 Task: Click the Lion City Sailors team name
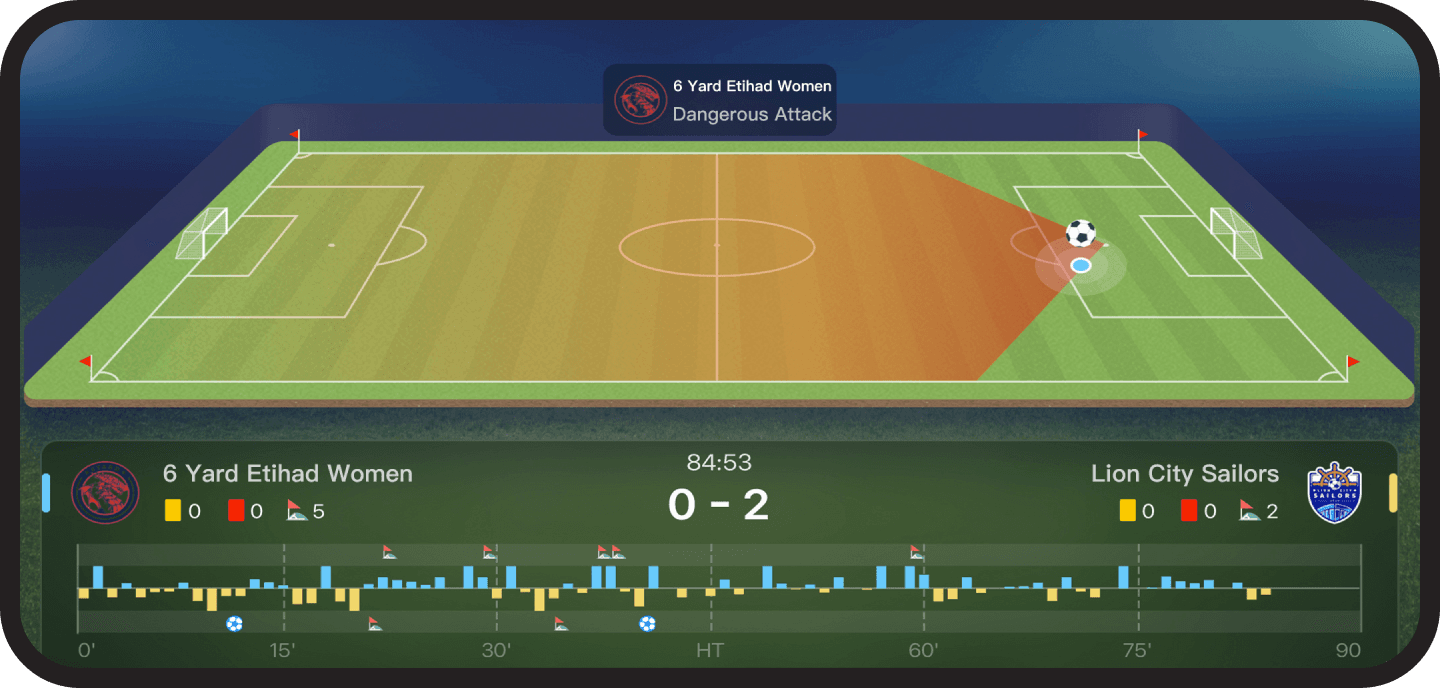pos(1184,474)
